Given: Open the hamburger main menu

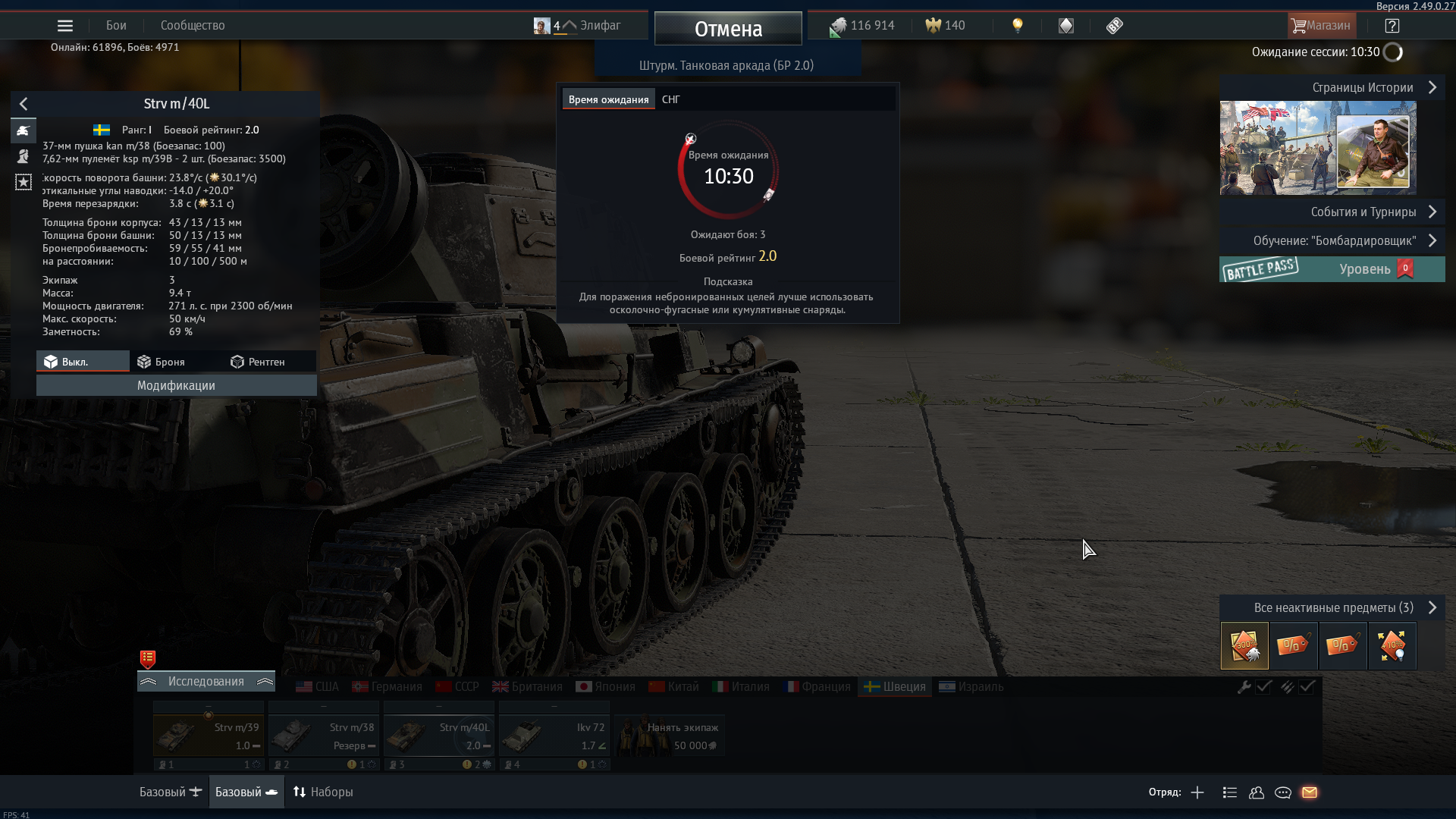Looking at the screenshot, I should coord(65,26).
